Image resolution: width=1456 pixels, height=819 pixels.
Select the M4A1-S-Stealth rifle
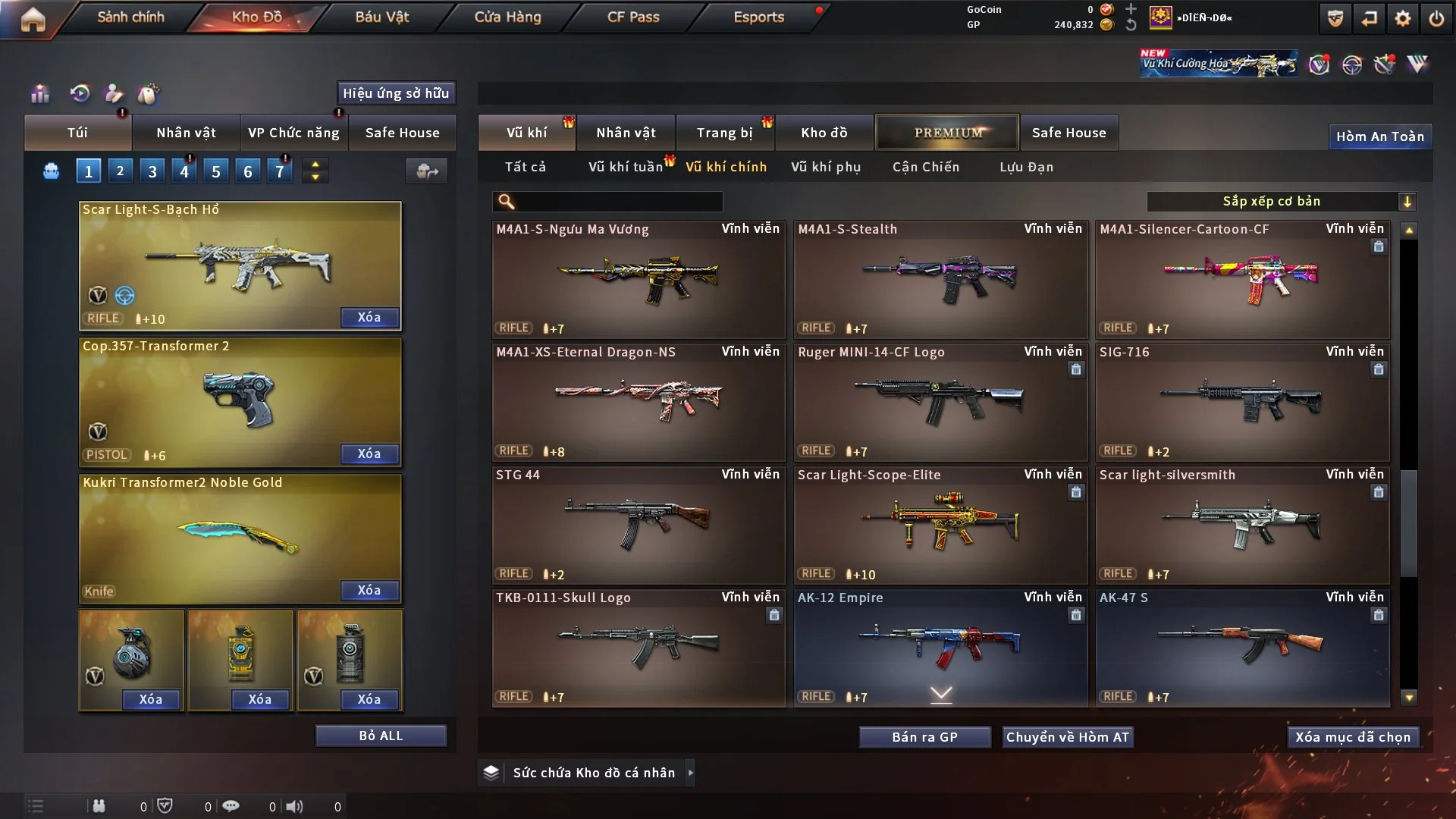[x=940, y=279]
